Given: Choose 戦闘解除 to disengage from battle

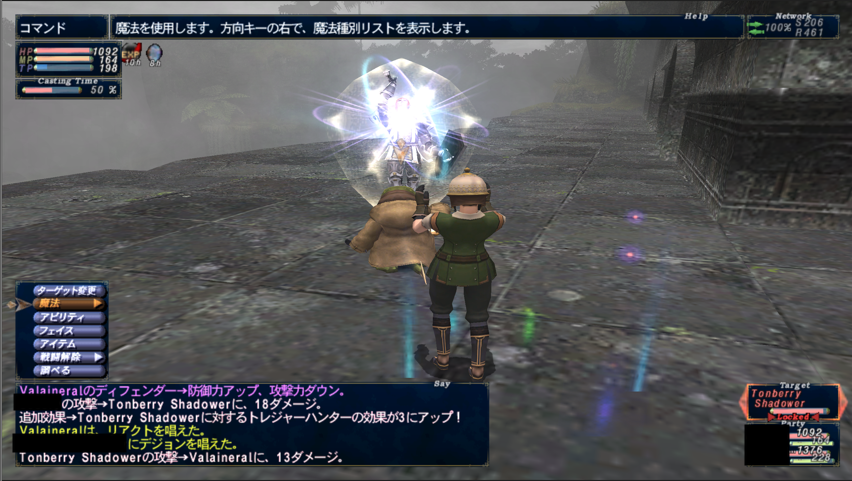Looking at the screenshot, I should [x=68, y=357].
